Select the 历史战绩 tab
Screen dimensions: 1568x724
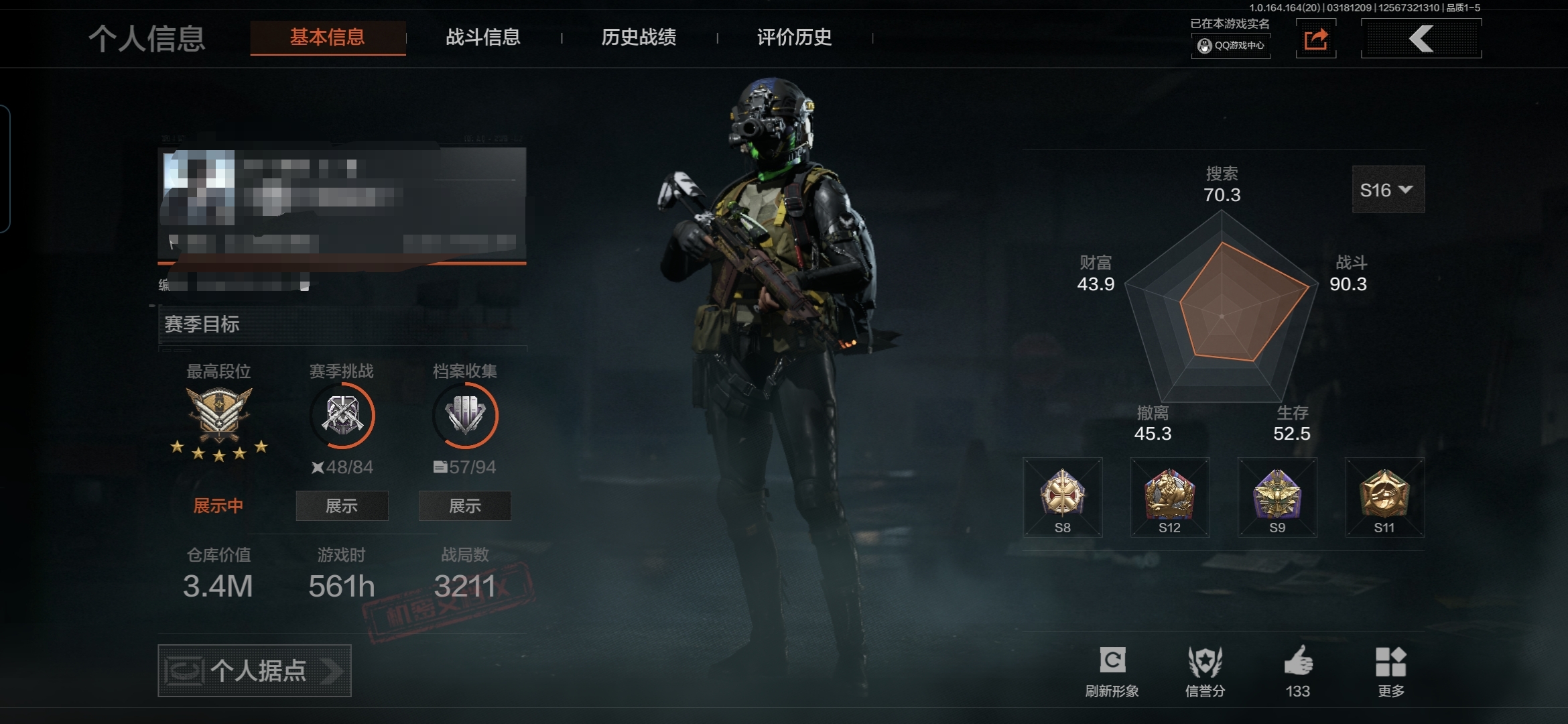(x=639, y=38)
